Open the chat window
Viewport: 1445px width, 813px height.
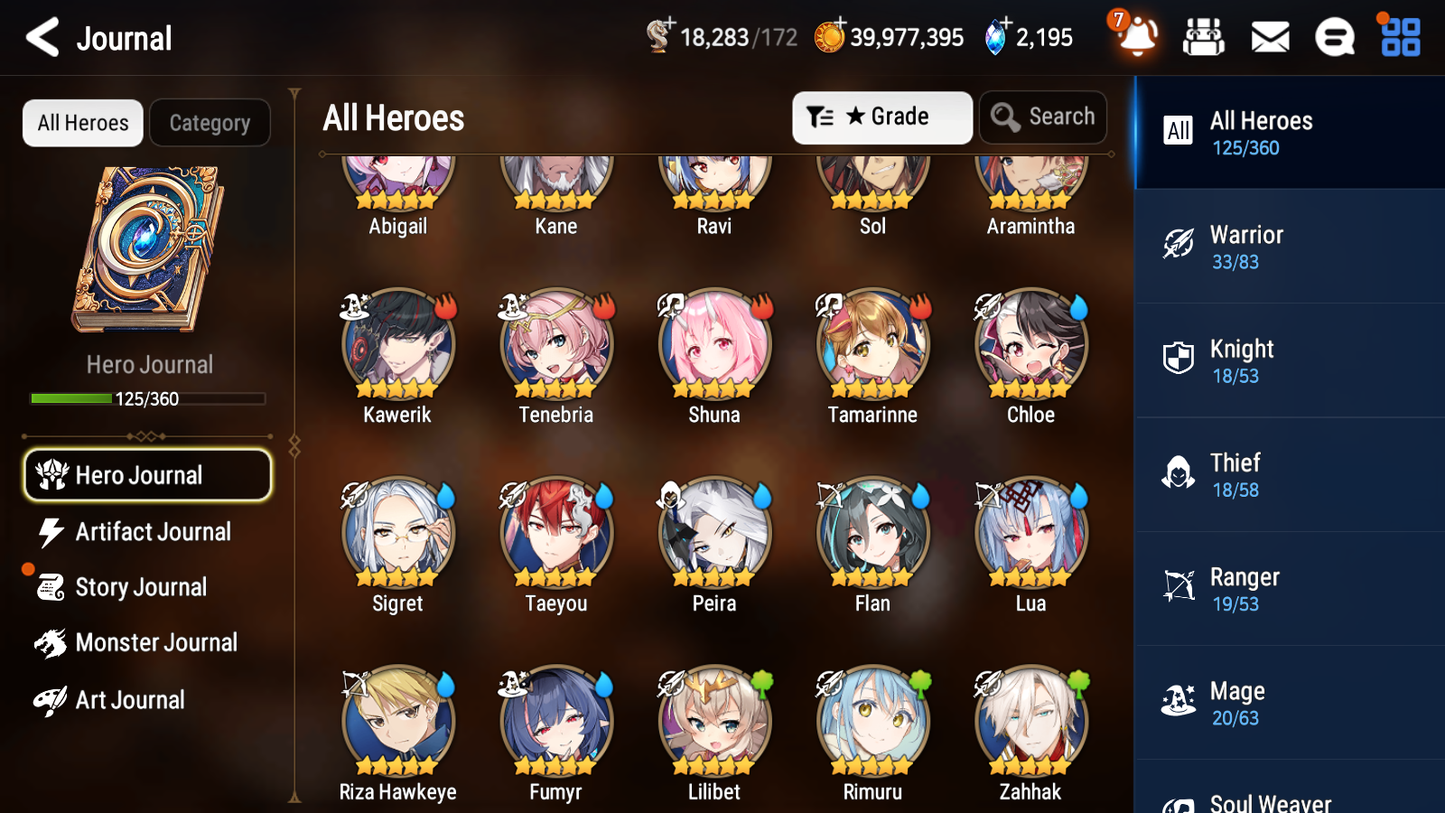(1335, 36)
